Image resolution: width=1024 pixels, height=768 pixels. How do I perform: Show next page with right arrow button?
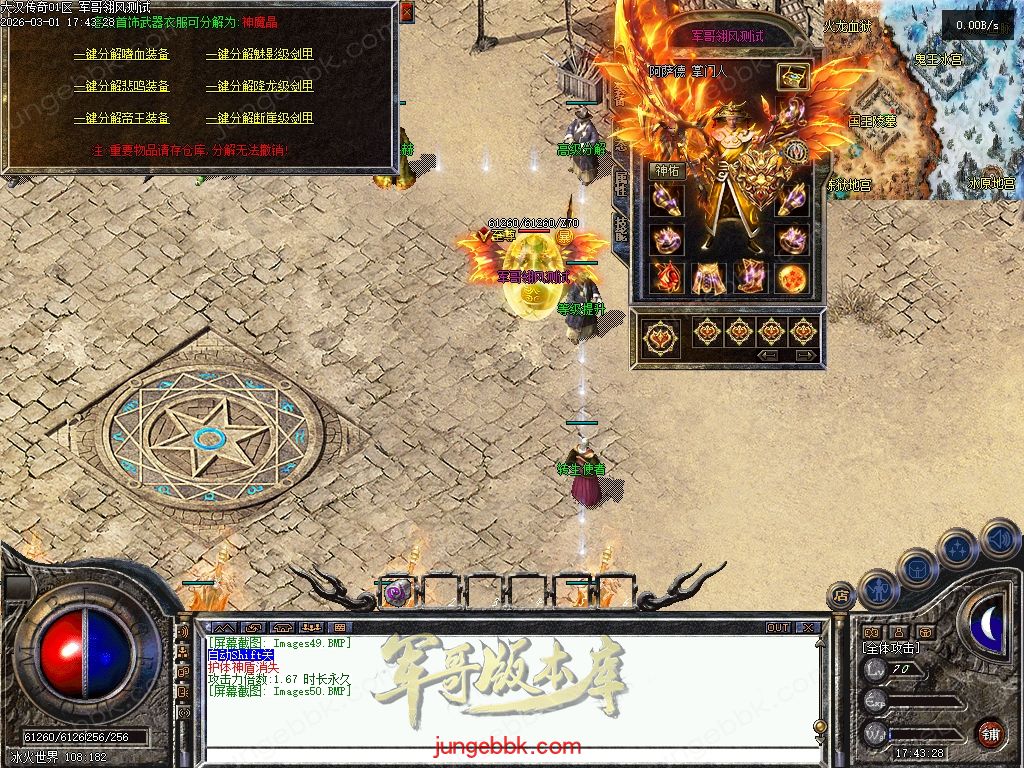(x=804, y=355)
